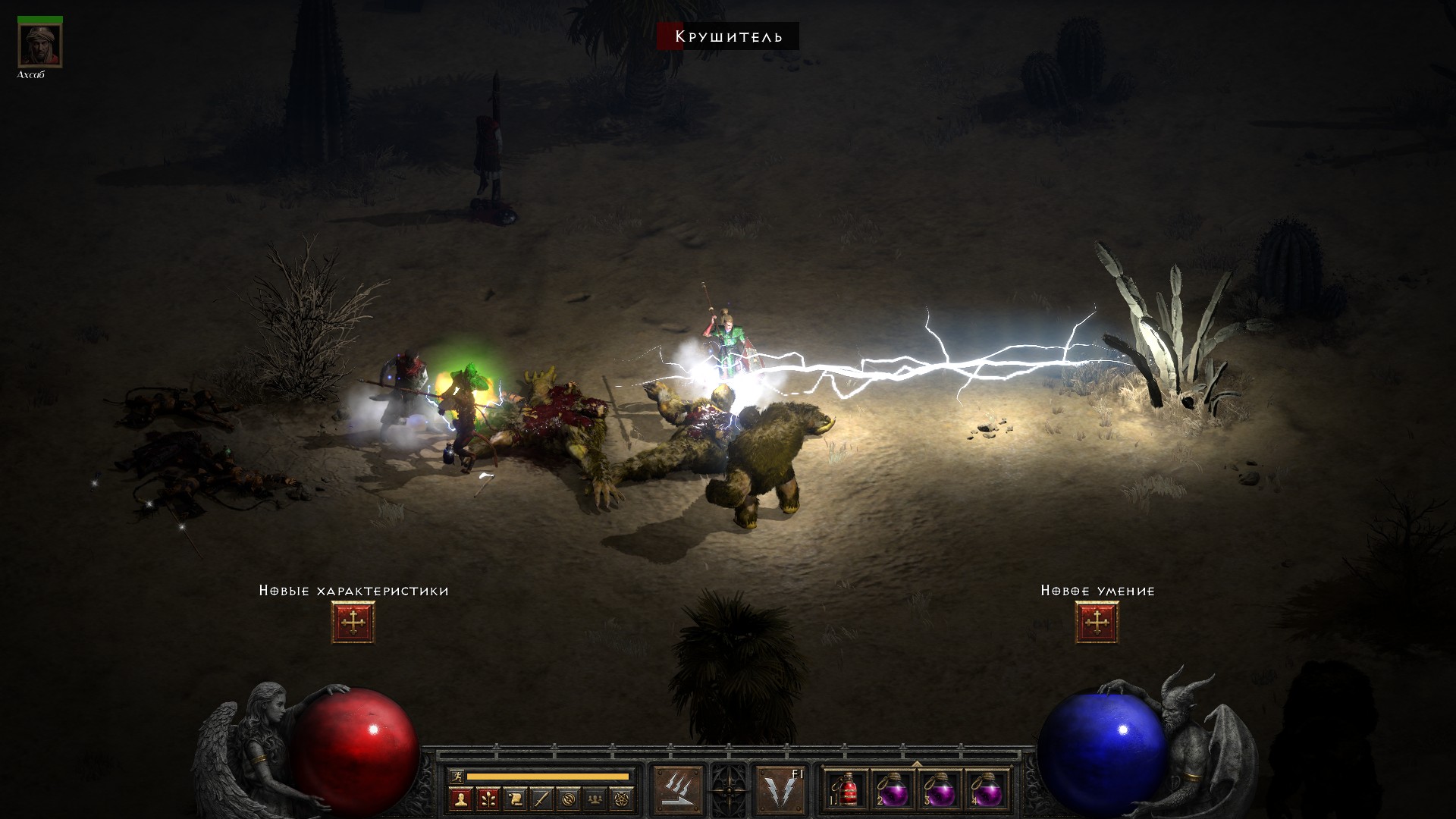The height and width of the screenshot is (819, 1456).
Task: Open quest log scroll icon
Action: (515, 799)
